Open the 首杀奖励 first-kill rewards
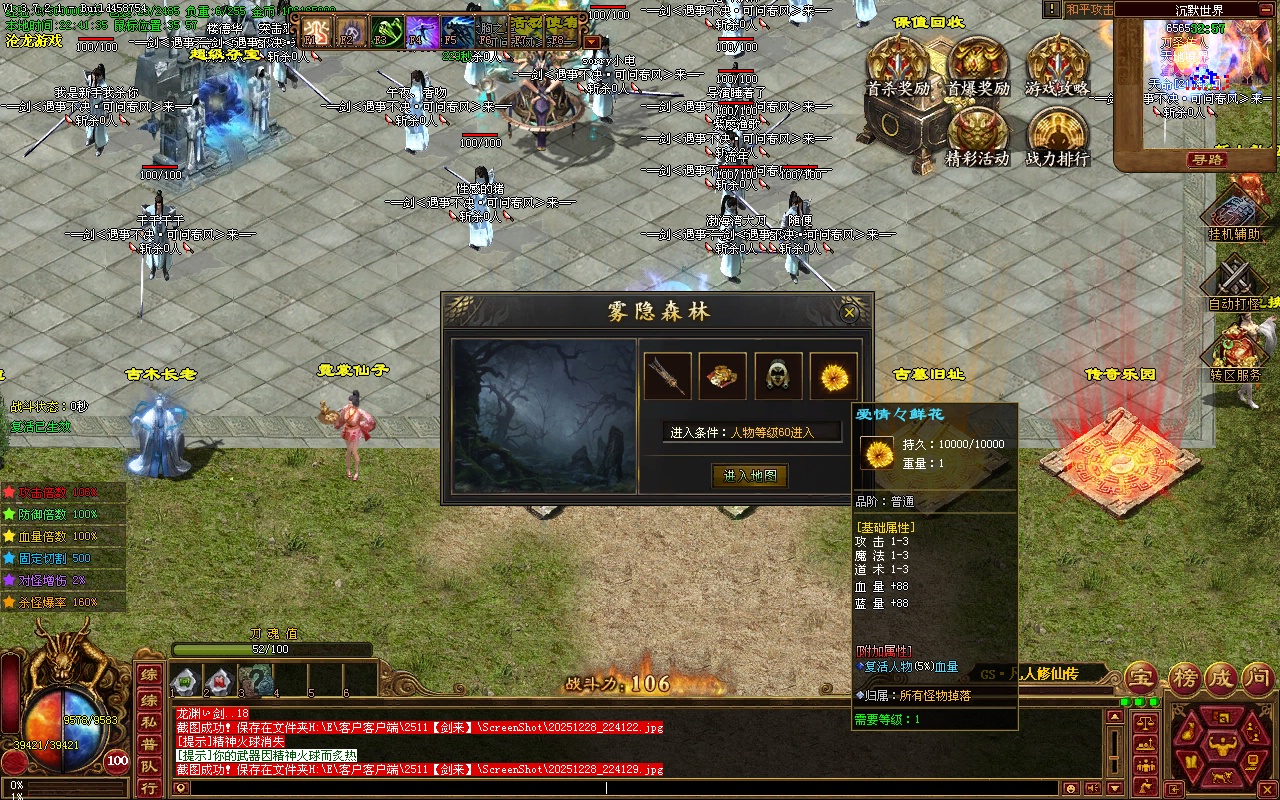 point(898,66)
